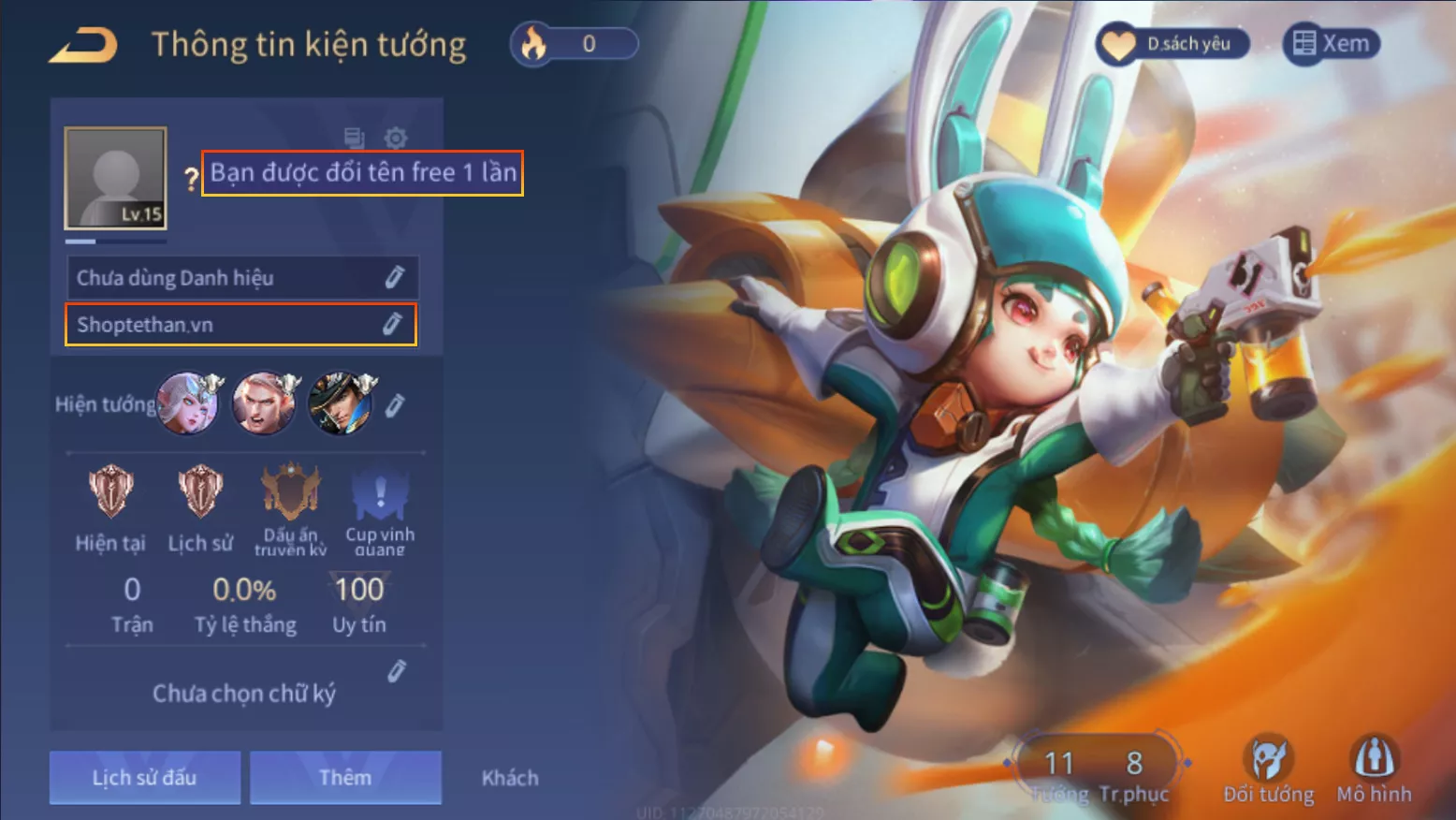This screenshot has width=1456, height=820.
Task: Open the gear settings icon
Action: coord(396,139)
